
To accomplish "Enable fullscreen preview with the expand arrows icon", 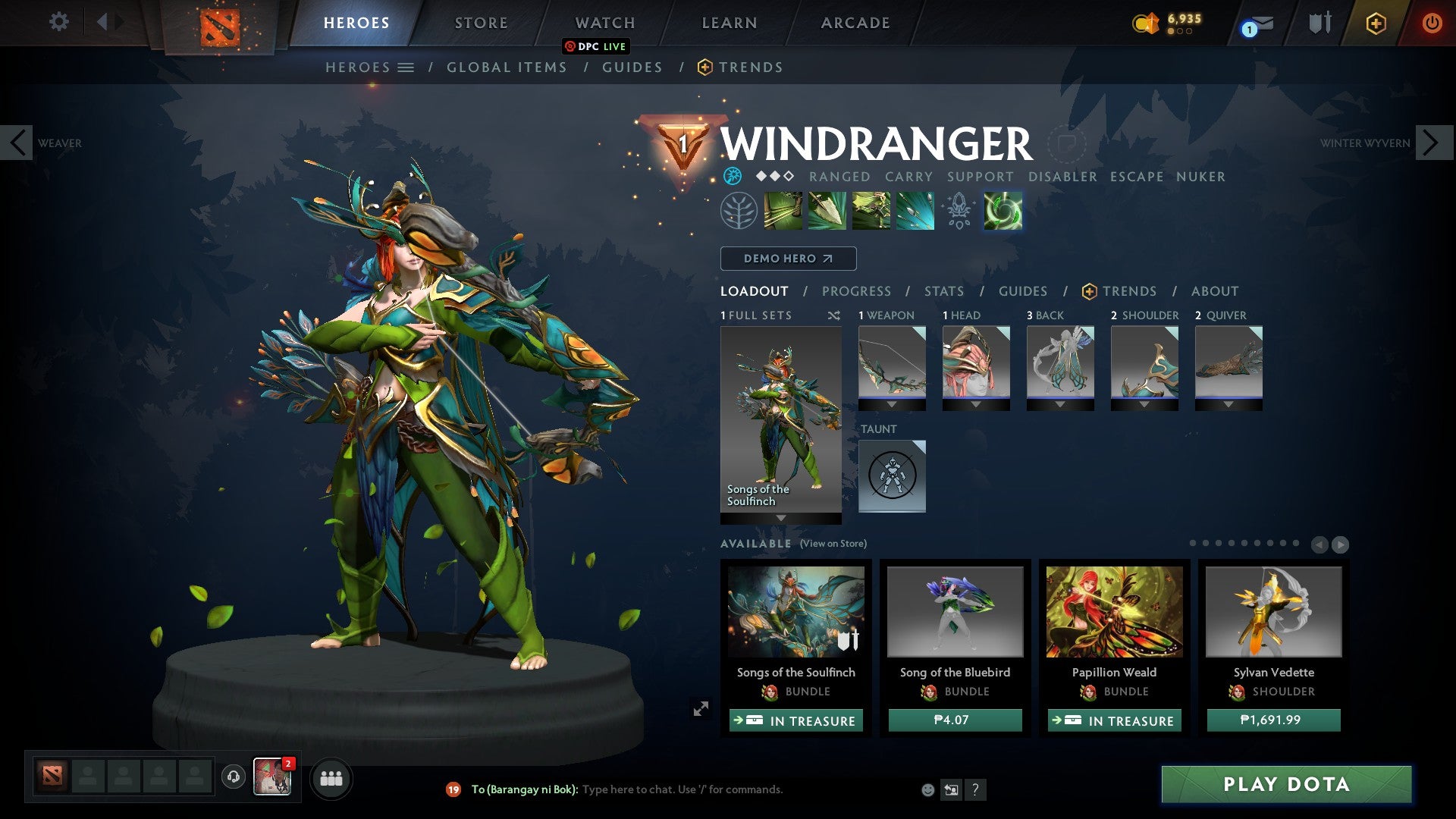I will click(x=701, y=708).
